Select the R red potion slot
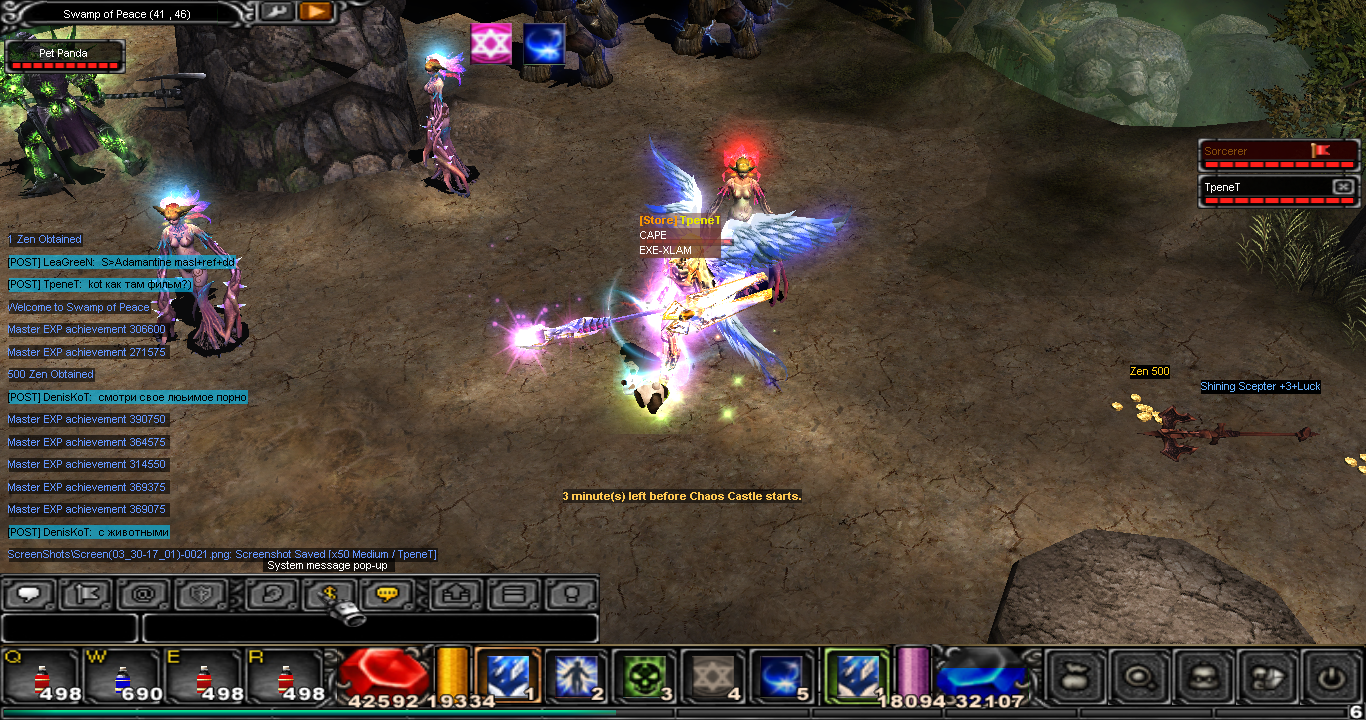This screenshot has height=720, width=1366. pos(285,675)
